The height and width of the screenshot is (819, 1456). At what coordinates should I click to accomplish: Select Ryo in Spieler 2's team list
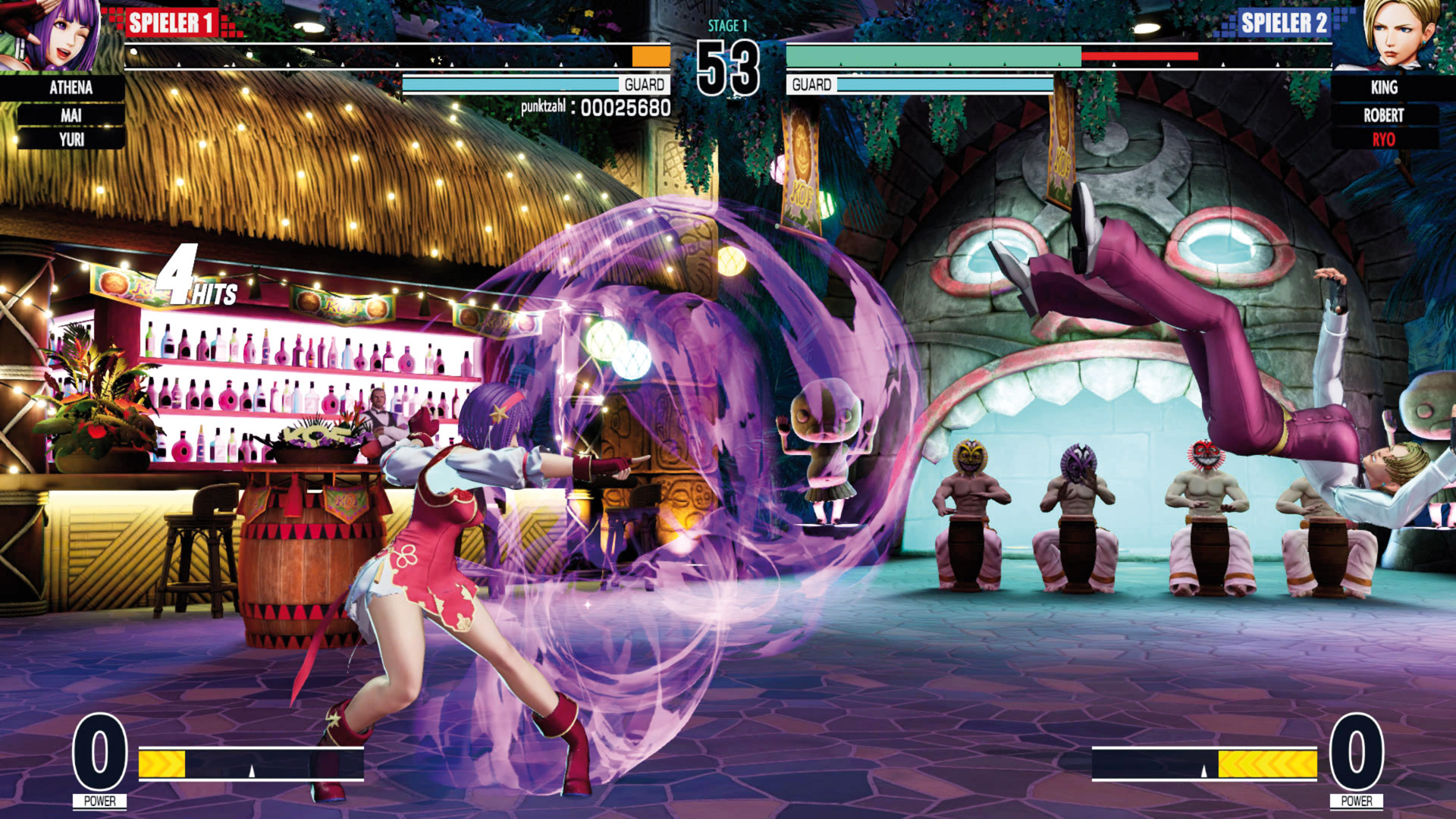1383,140
